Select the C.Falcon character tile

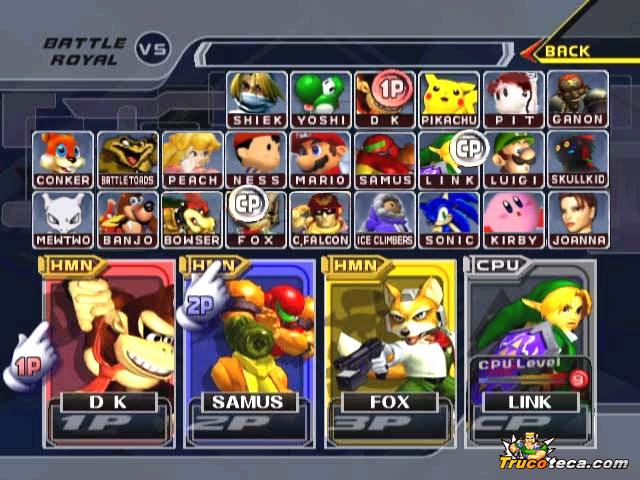320,218
